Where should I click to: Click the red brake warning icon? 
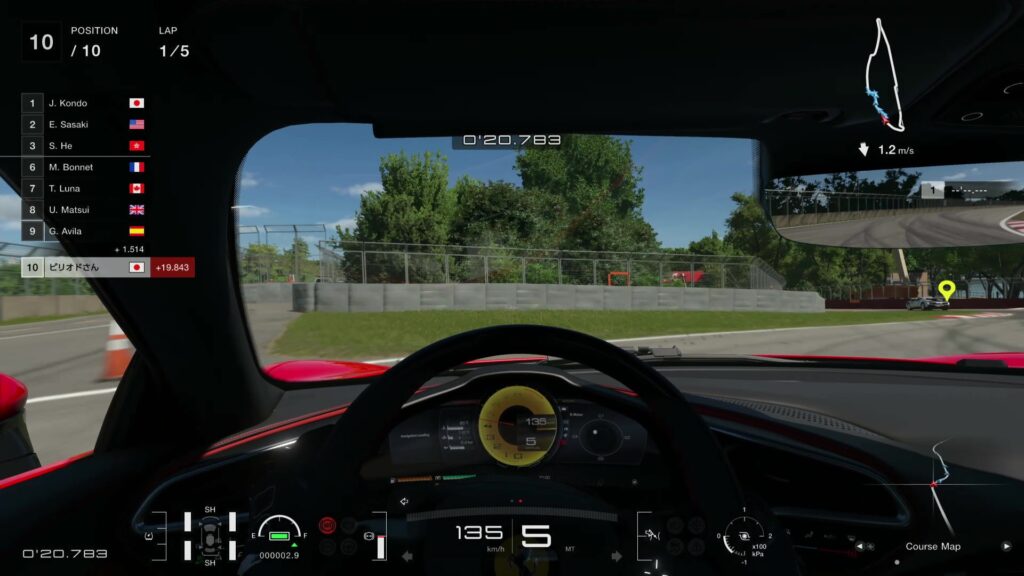point(327,524)
